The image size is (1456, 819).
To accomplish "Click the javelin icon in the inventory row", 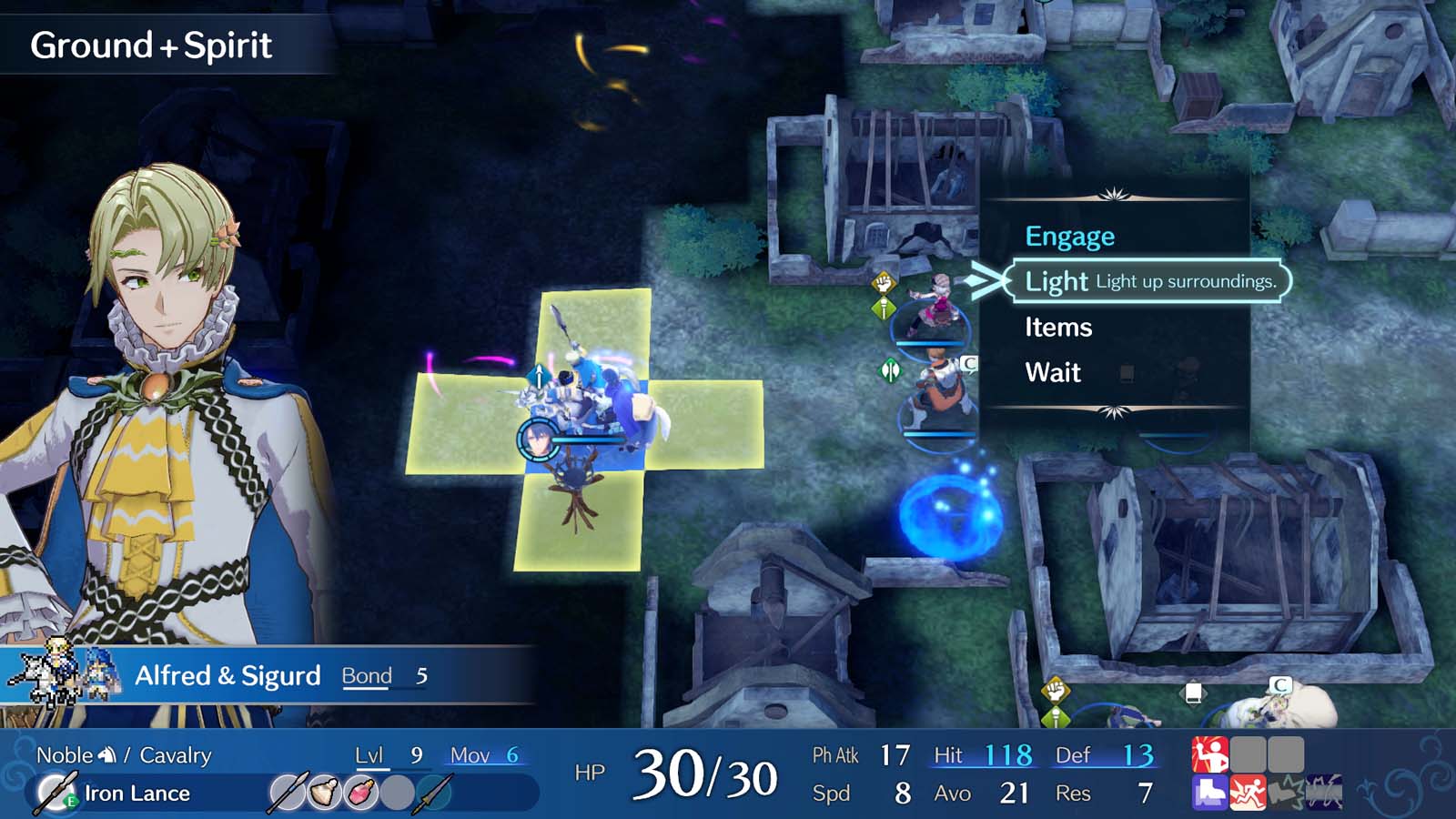I will pyautogui.click(x=288, y=792).
